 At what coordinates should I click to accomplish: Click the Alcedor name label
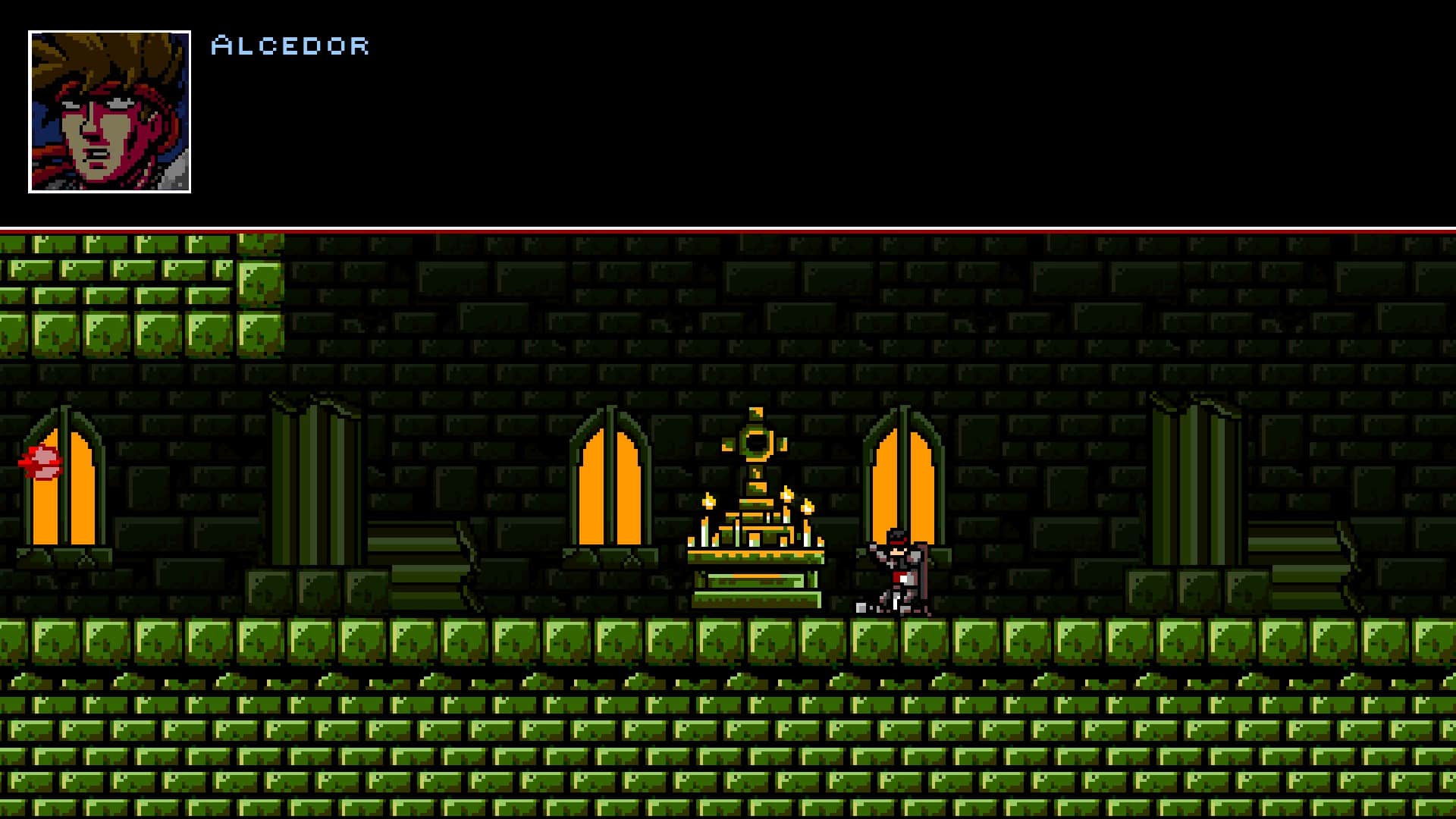tap(290, 45)
